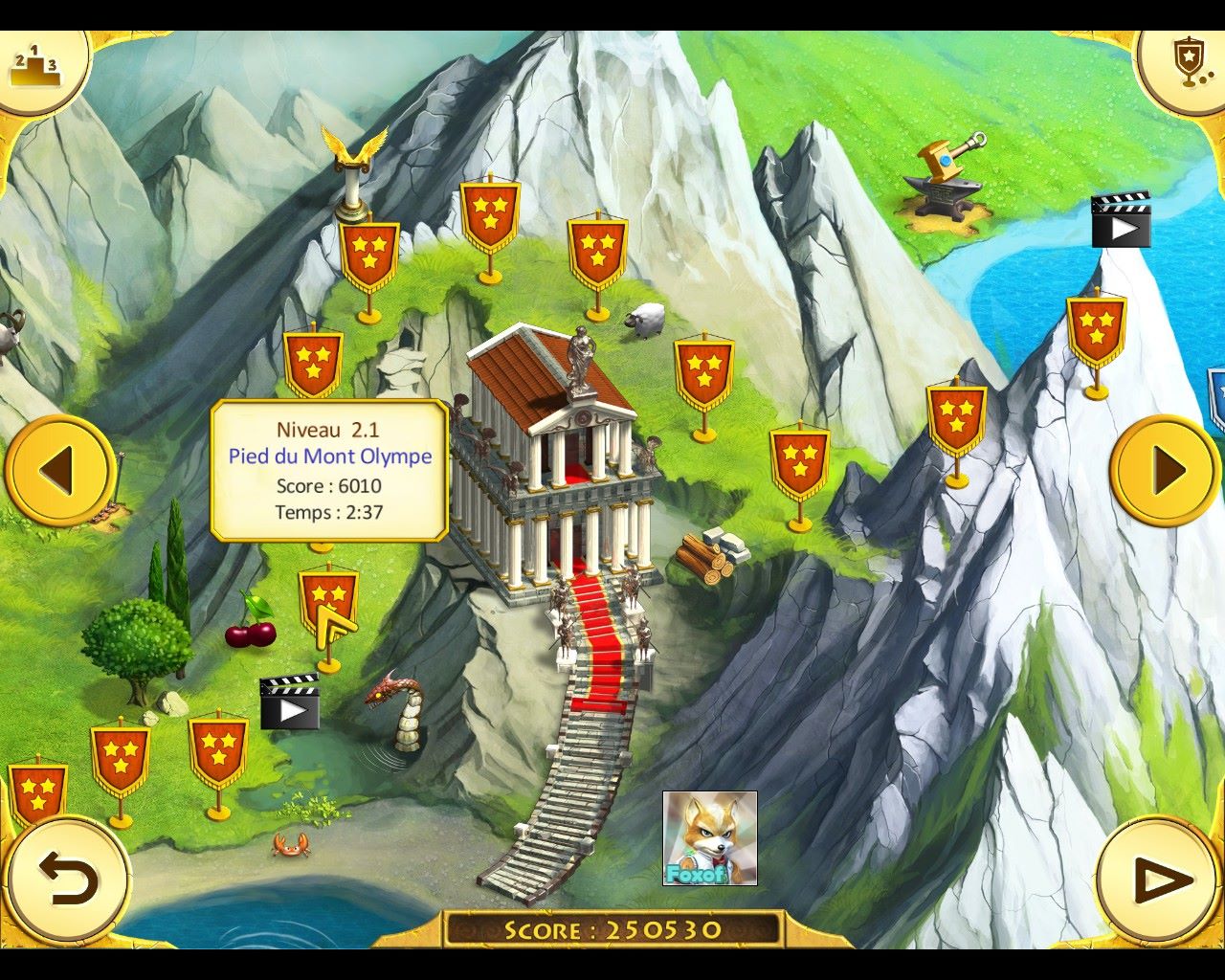Play the cutscene clapperboard on the mountain peak

(1121, 220)
